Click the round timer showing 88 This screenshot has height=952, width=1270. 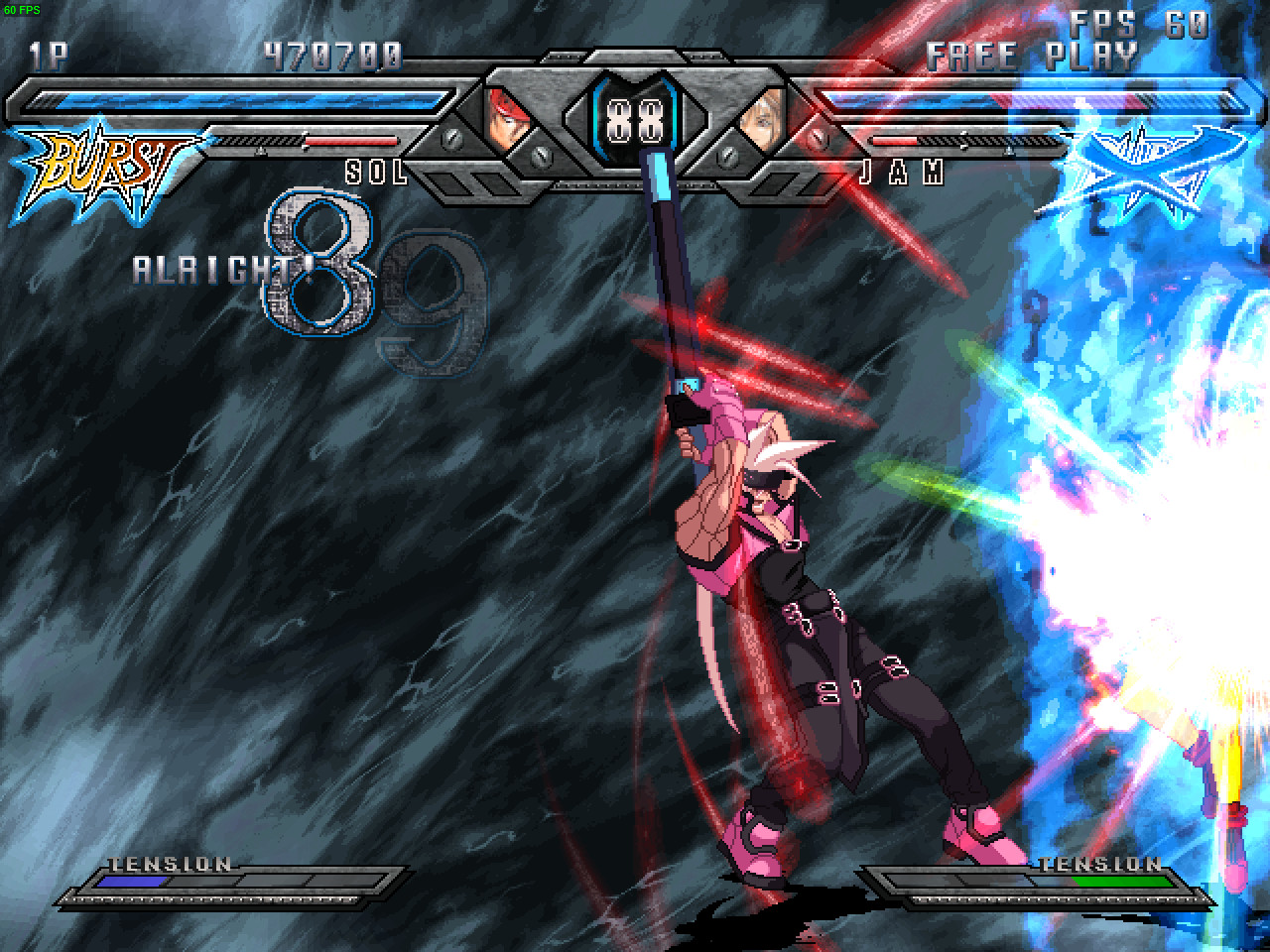pyautogui.click(x=635, y=117)
